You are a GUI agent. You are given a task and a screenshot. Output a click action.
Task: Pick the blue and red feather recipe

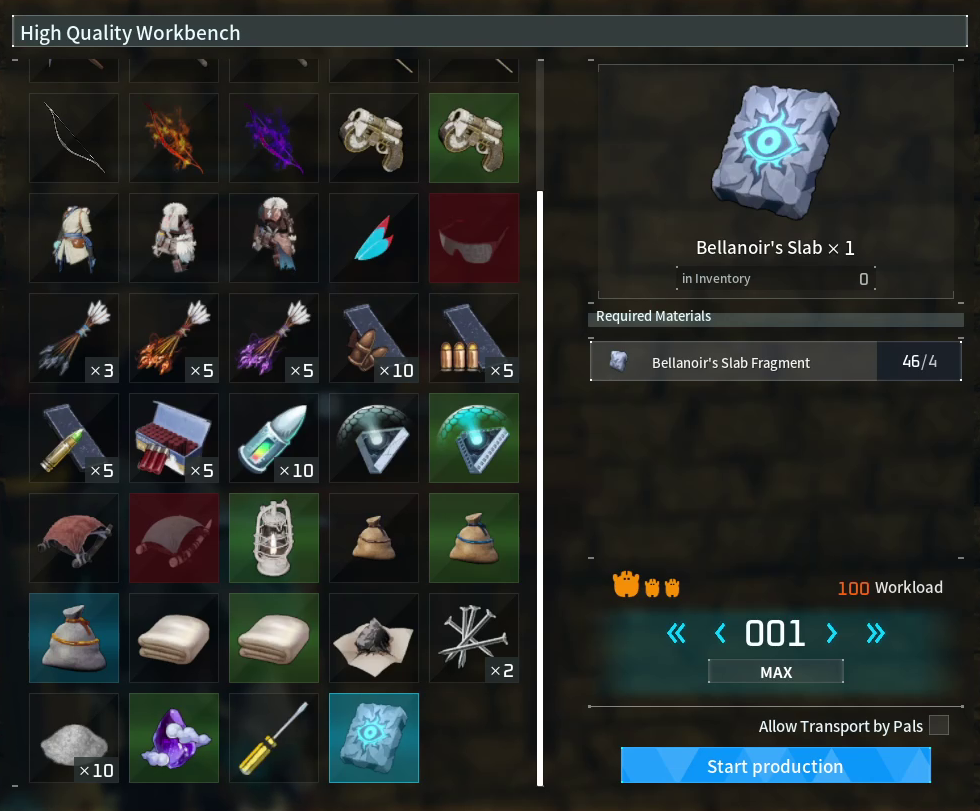[x=374, y=238]
